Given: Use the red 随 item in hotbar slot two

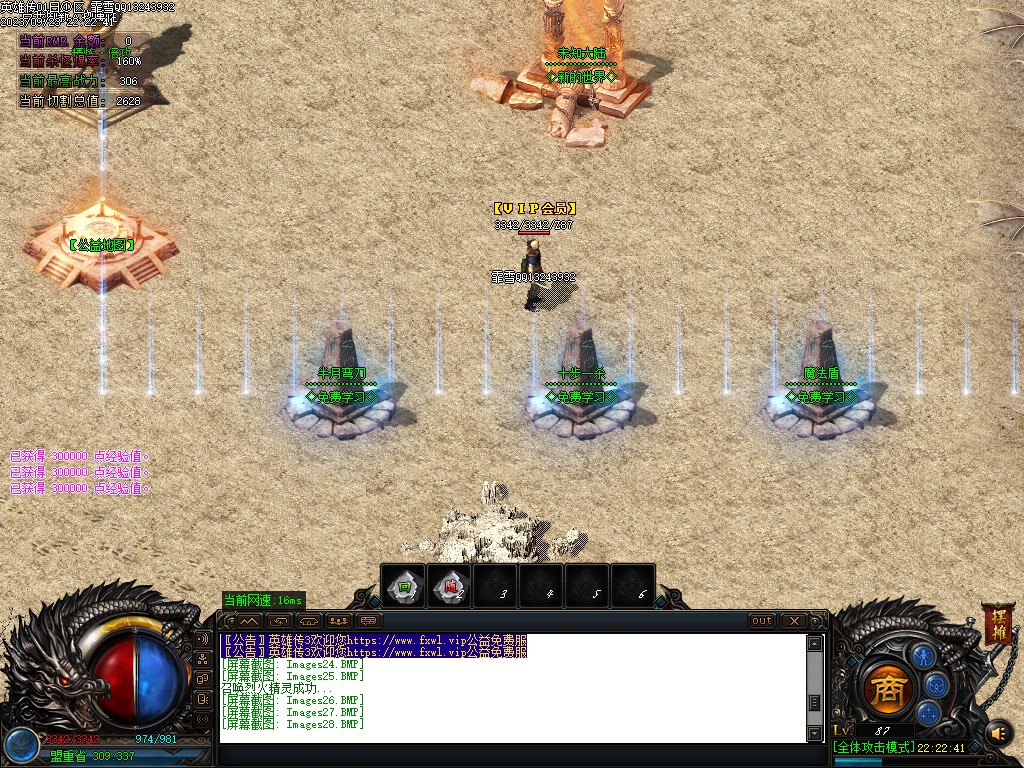Looking at the screenshot, I should (451, 587).
